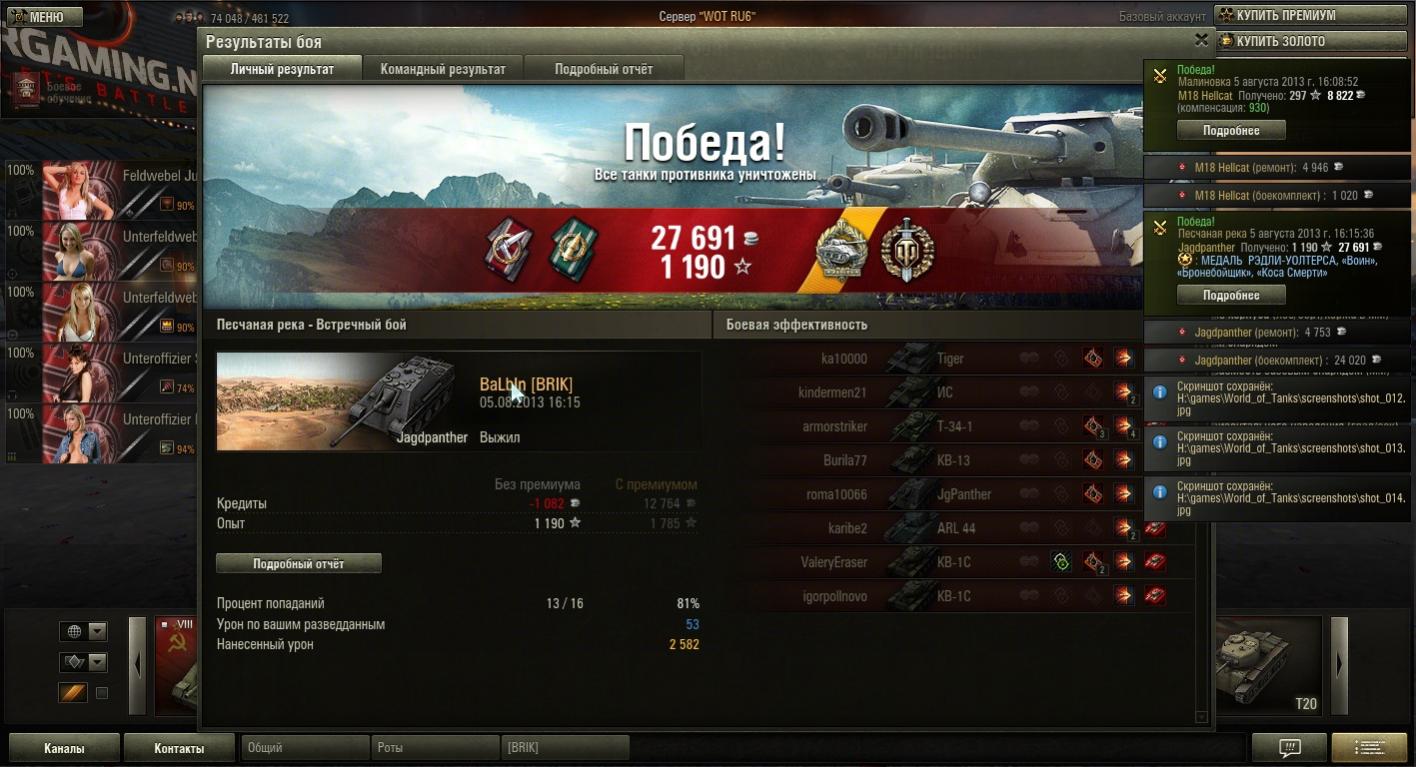Image resolution: width=1416 pixels, height=767 pixels.
Task: Open Подробнее for the M18 Hellcat victory
Action: 1230,131
